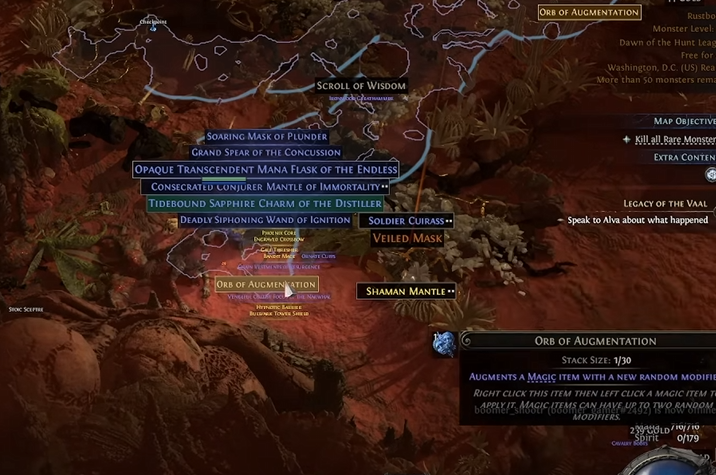This screenshot has height=475, width=716.
Task: Loot the Consecrated Conjurer Mantle of Immortality
Action: pyautogui.click(x=264, y=187)
